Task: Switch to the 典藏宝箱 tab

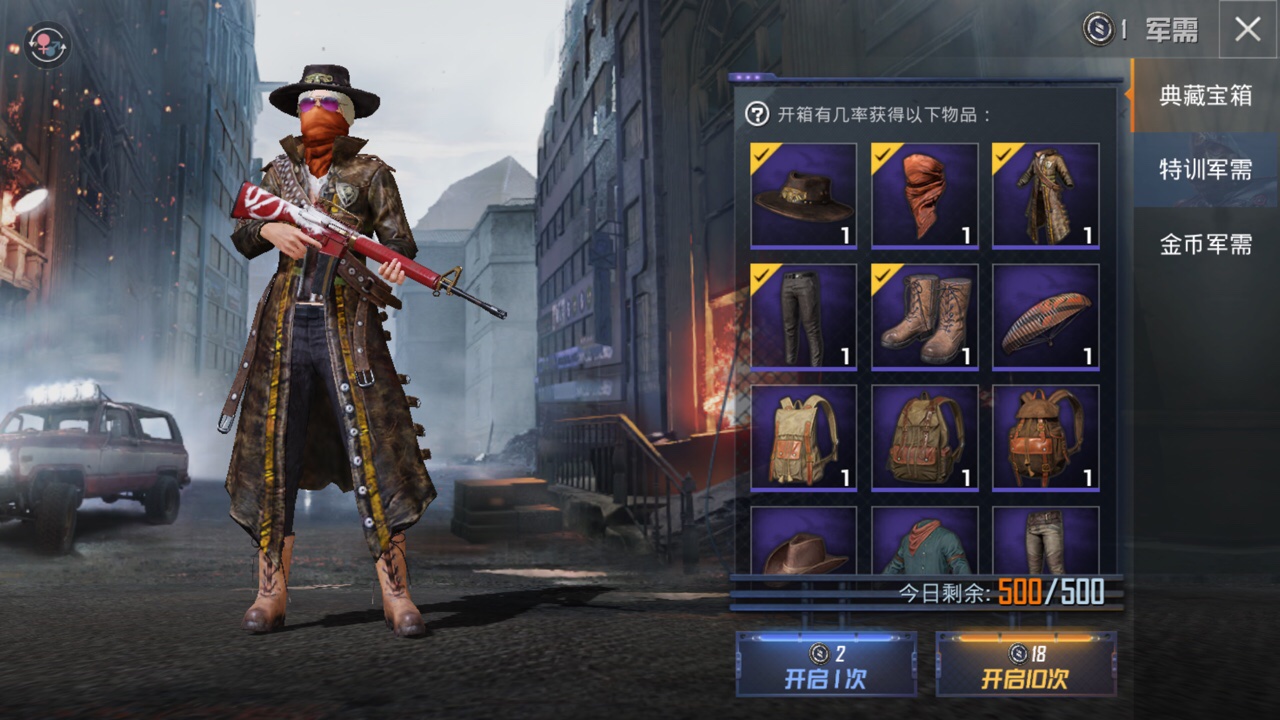Action: point(1205,96)
